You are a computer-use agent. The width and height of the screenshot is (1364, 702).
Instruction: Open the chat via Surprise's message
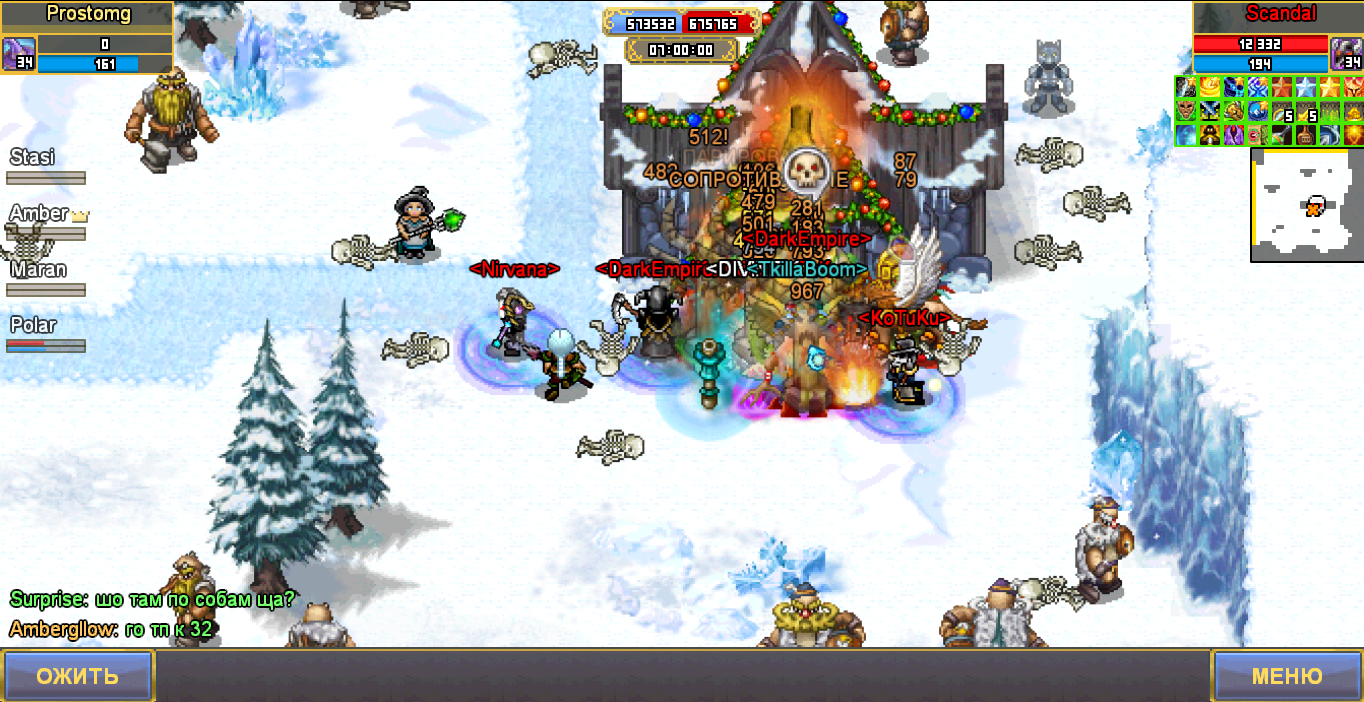click(x=152, y=599)
